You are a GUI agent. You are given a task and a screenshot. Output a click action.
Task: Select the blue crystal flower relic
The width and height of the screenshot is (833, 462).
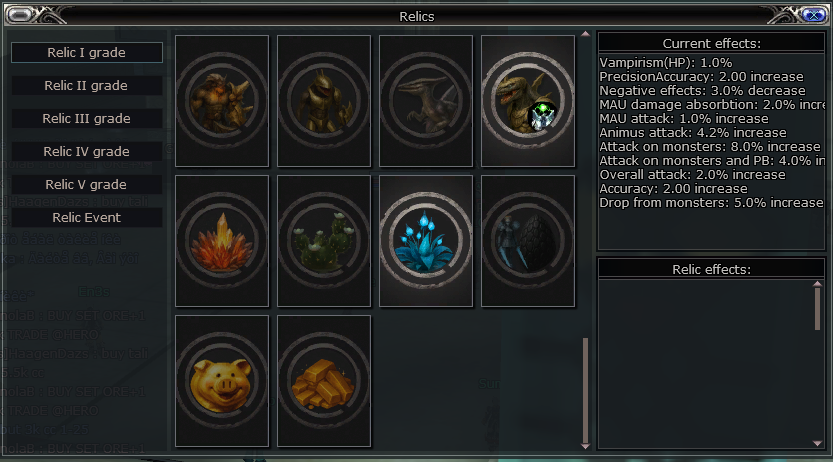pyautogui.click(x=426, y=240)
